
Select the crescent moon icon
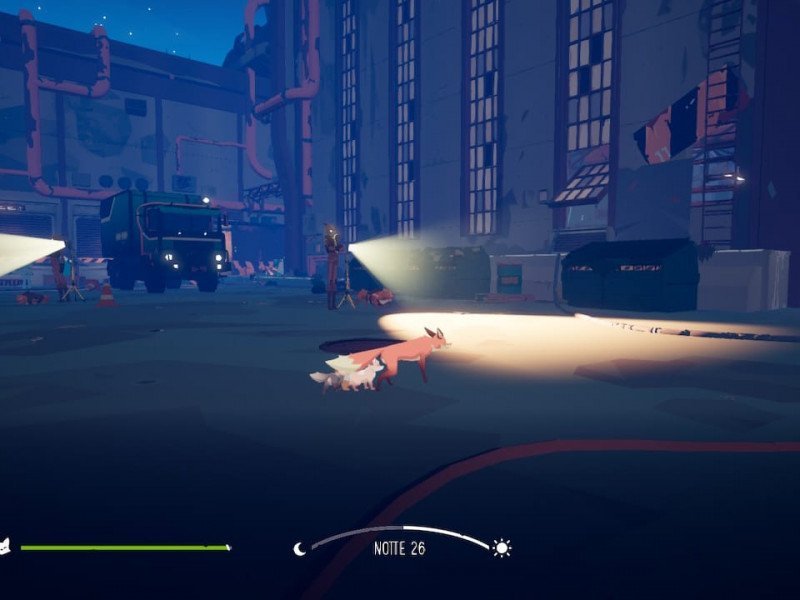point(300,548)
